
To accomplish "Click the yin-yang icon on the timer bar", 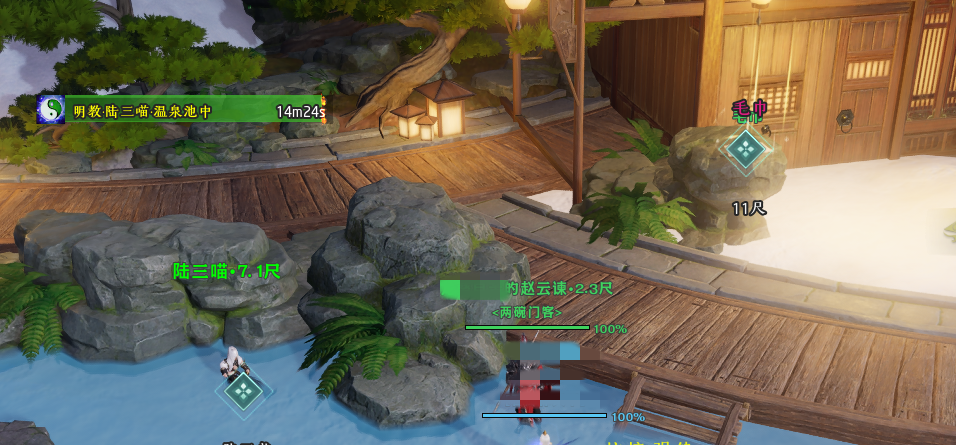I will pyautogui.click(x=51, y=110).
